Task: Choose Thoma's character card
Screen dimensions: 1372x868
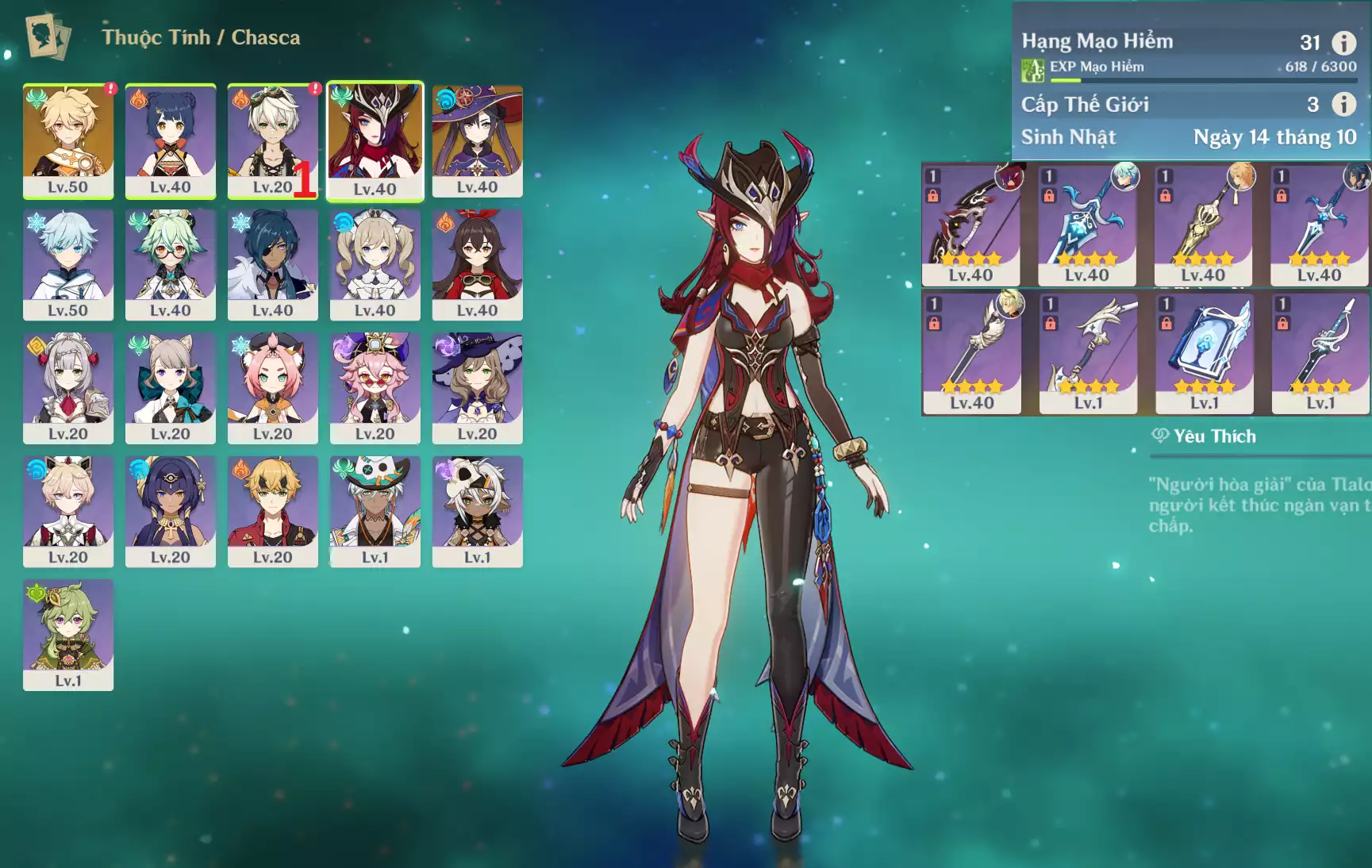Action: click(x=272, y=510)
